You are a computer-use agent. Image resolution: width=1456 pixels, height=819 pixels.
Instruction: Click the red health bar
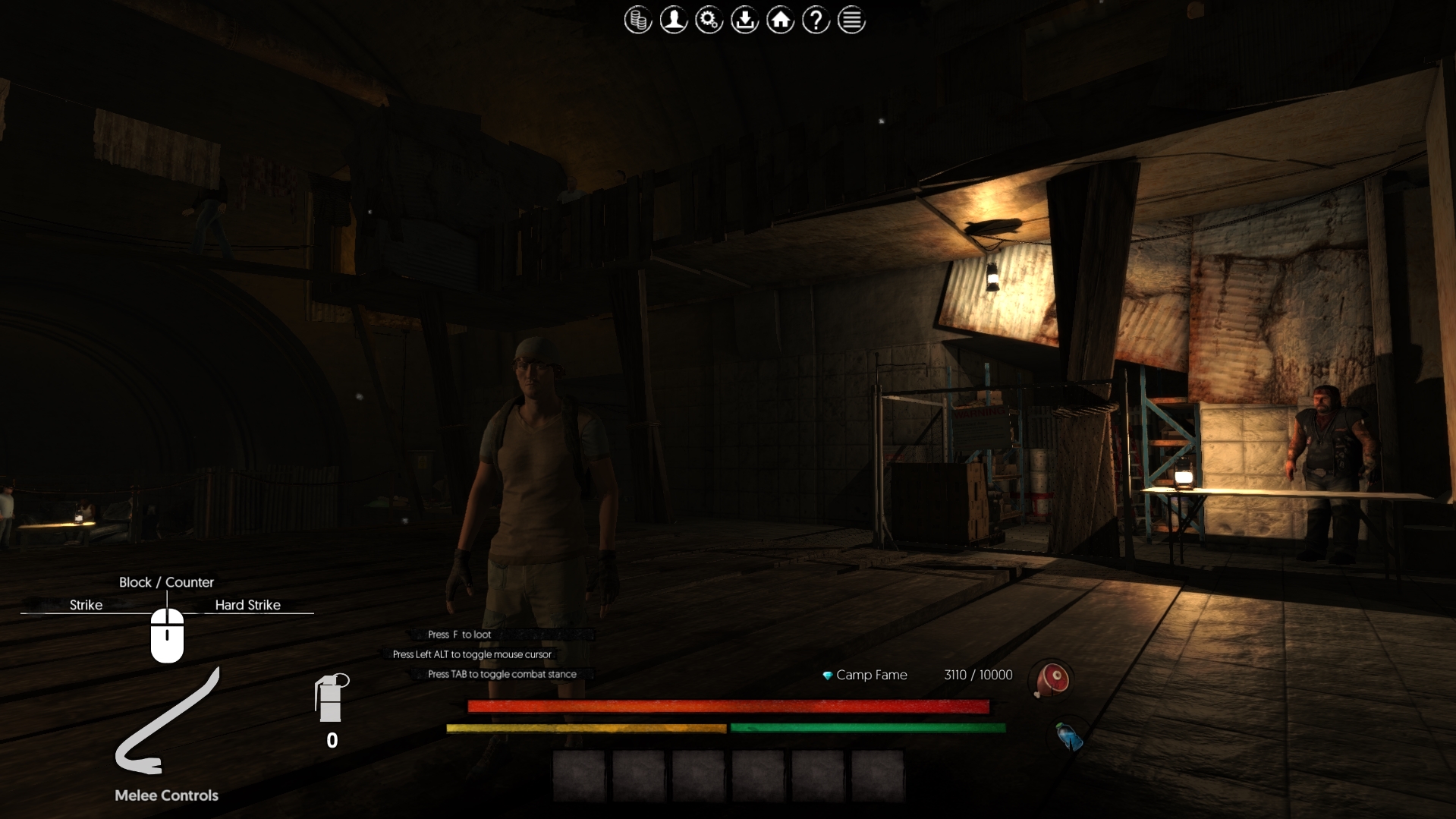[x=728, y=707]
